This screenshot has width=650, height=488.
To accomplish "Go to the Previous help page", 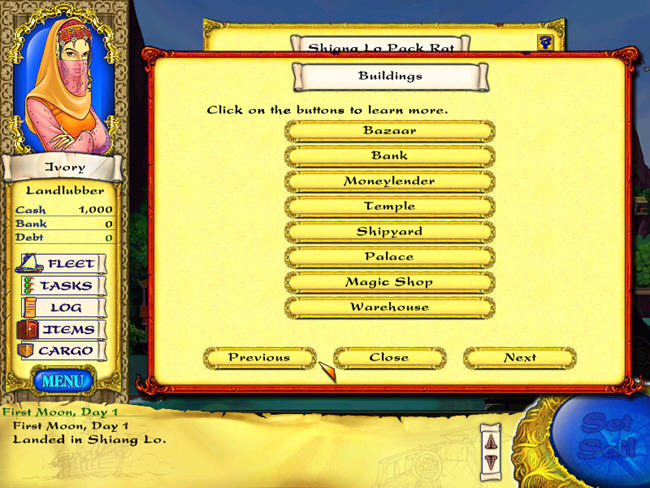I will (x=259, y=357).
